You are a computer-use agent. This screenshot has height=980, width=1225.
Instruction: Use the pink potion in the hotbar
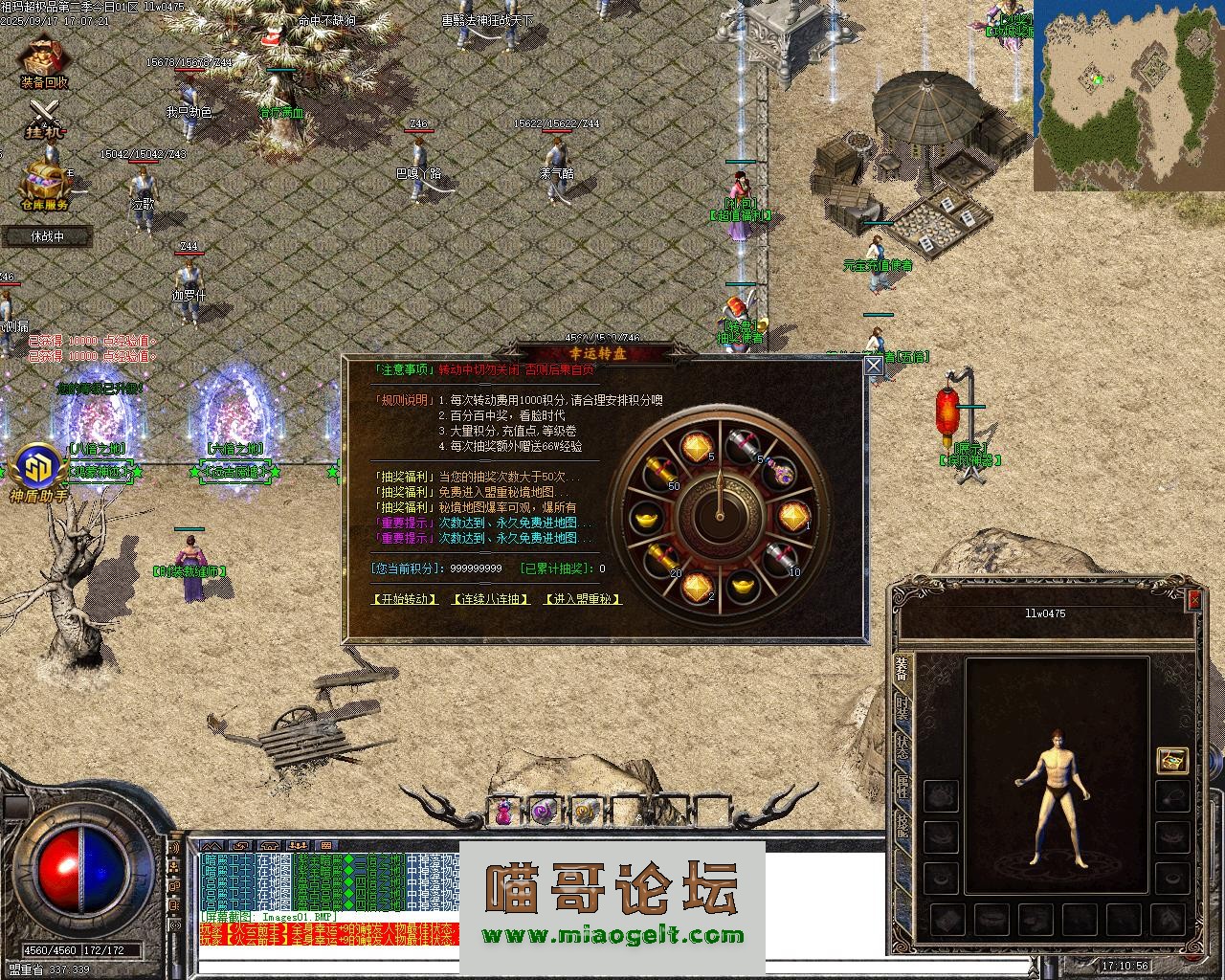click(x=503, y=813)
